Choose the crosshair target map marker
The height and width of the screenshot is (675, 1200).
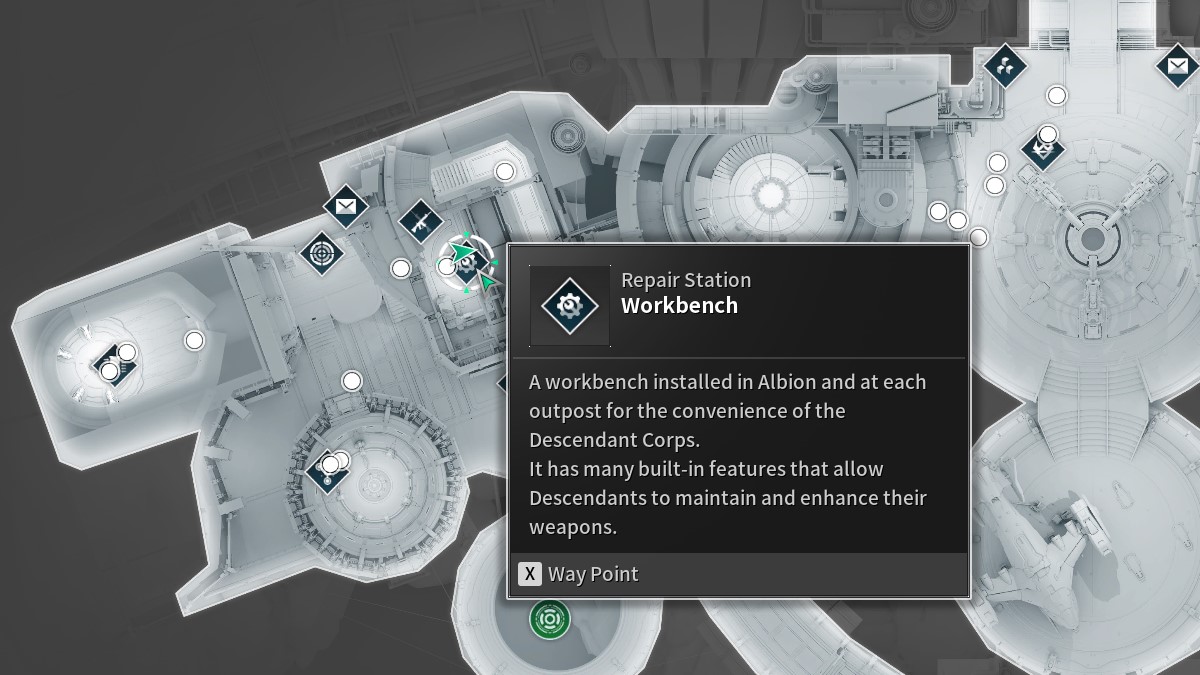(x=322, y=253)
